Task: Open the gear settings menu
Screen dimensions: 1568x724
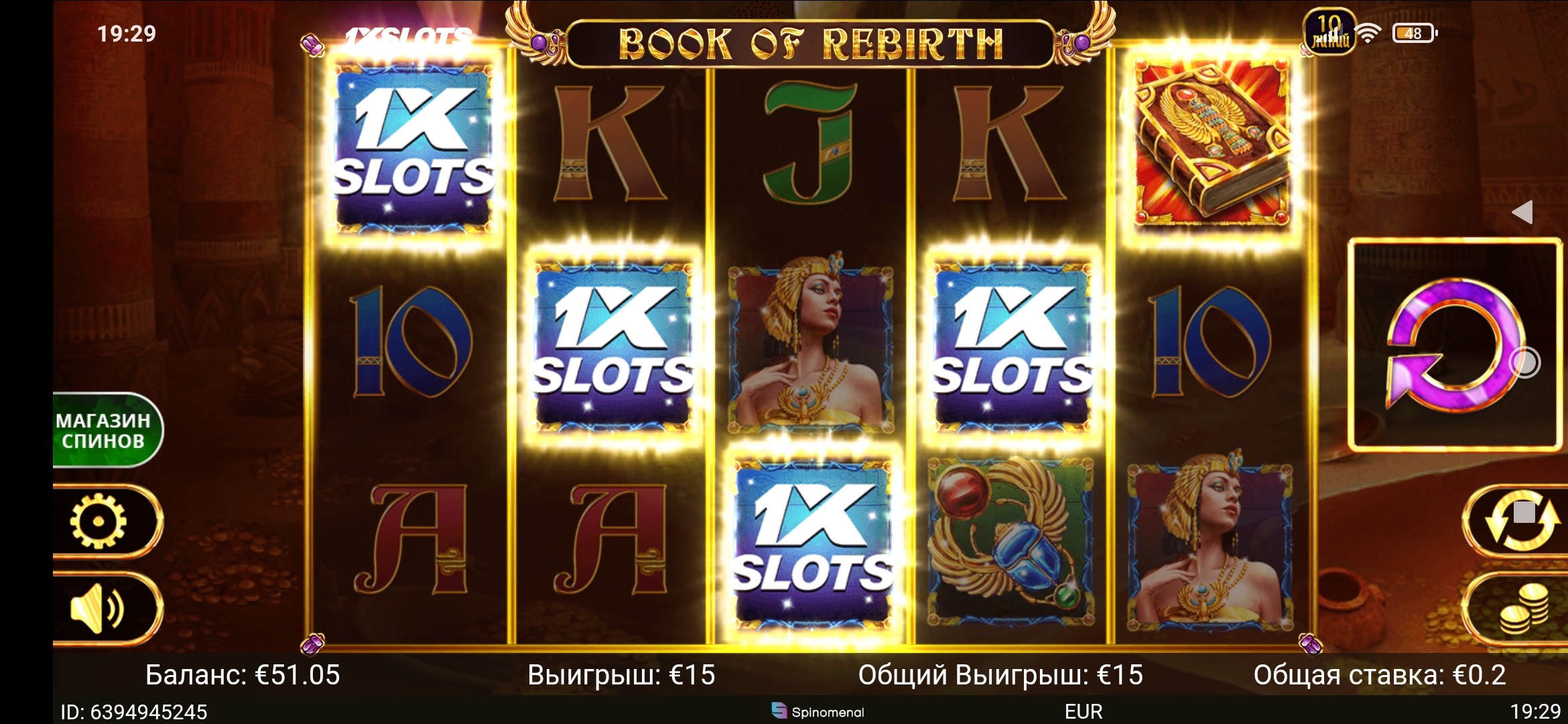Action: pyautogui.click(x=99, y=522)
